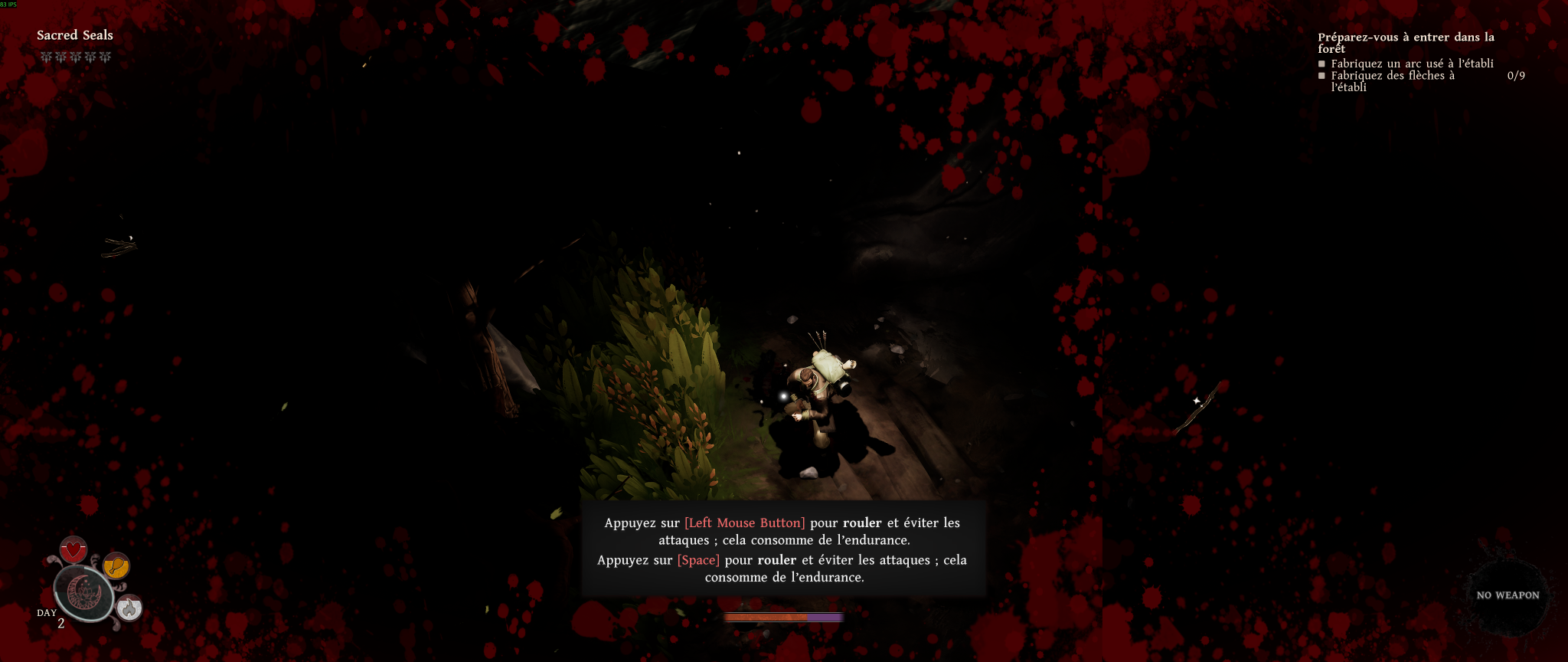Click the red heart health icon

pos(73,549)
